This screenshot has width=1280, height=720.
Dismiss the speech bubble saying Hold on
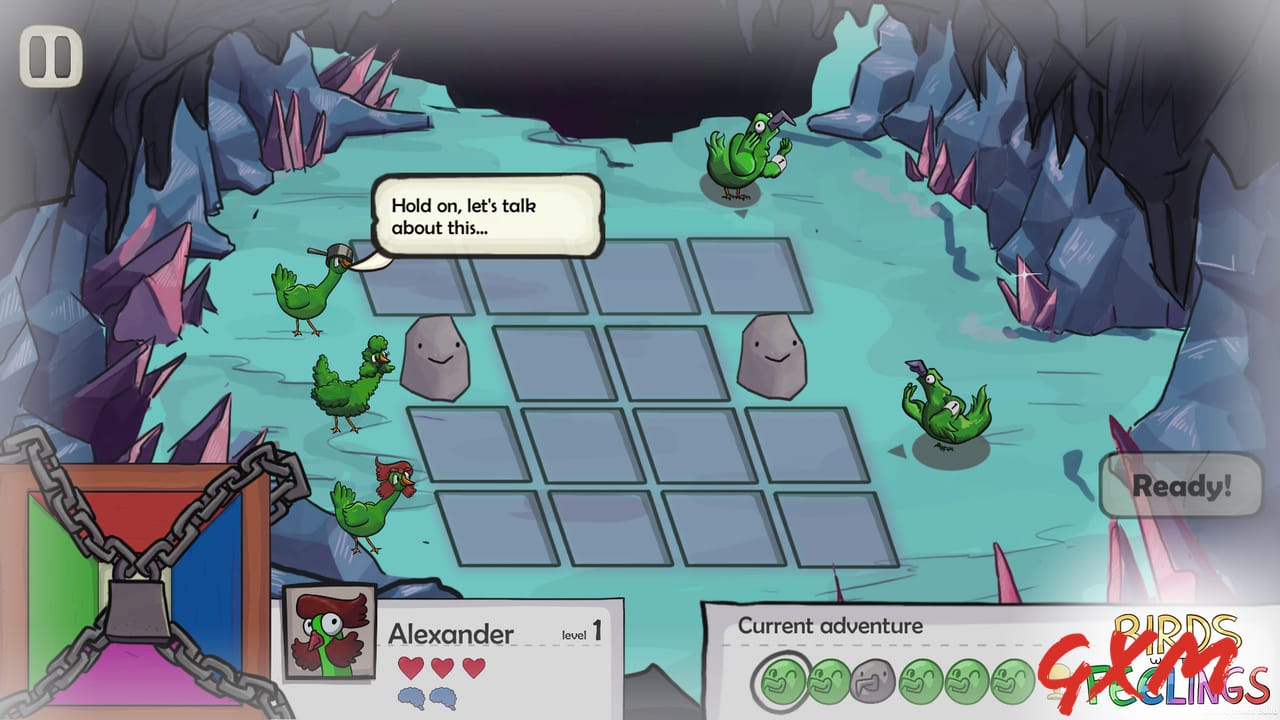pos(488,217)
